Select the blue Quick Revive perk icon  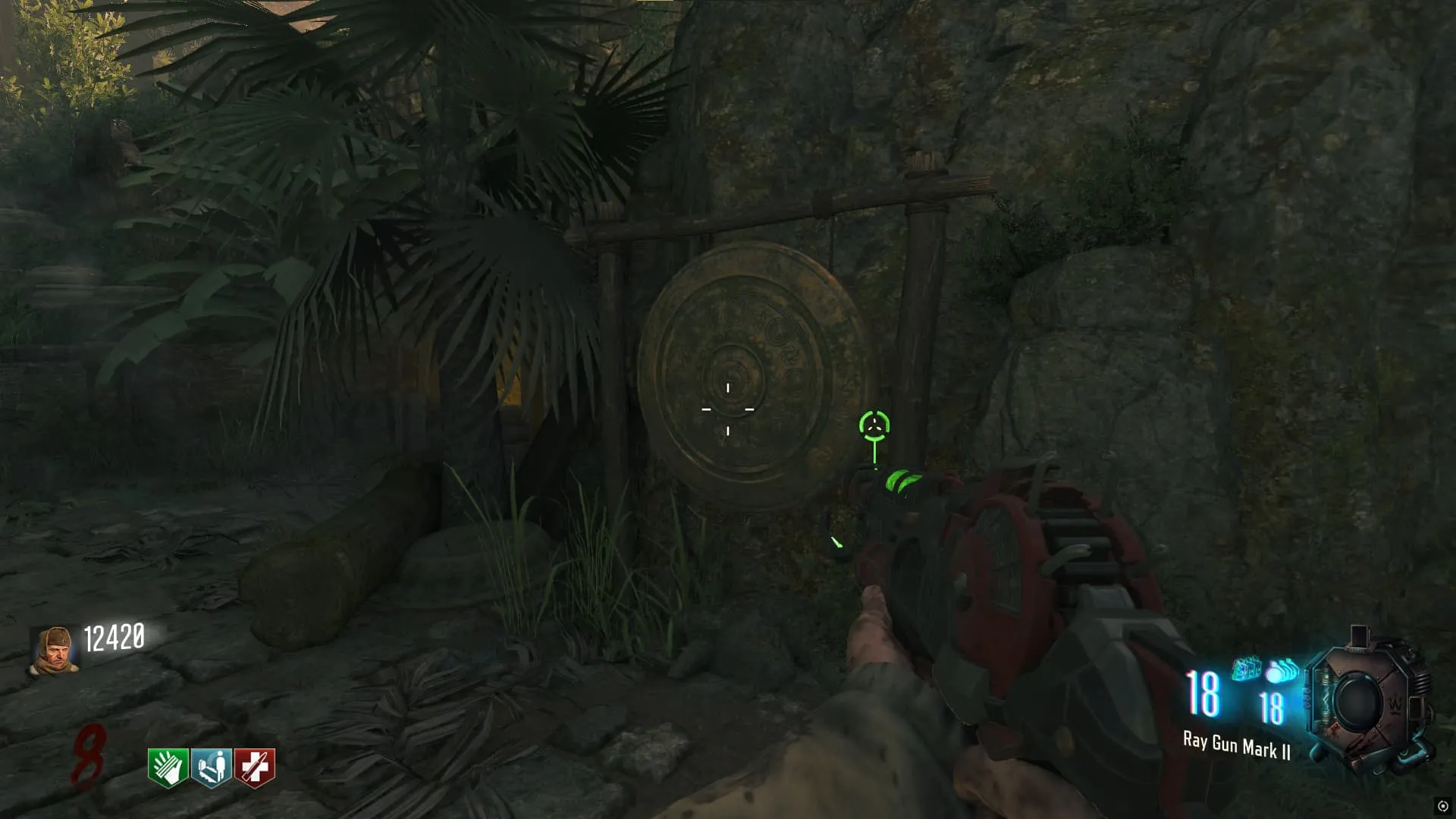click(212, 767)
